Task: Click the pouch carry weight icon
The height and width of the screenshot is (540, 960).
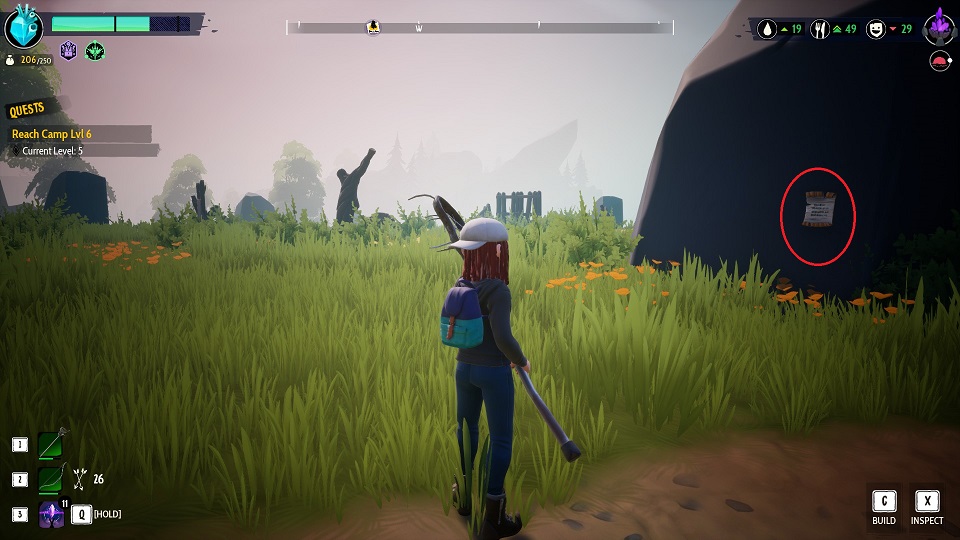Action: (10, 60)
